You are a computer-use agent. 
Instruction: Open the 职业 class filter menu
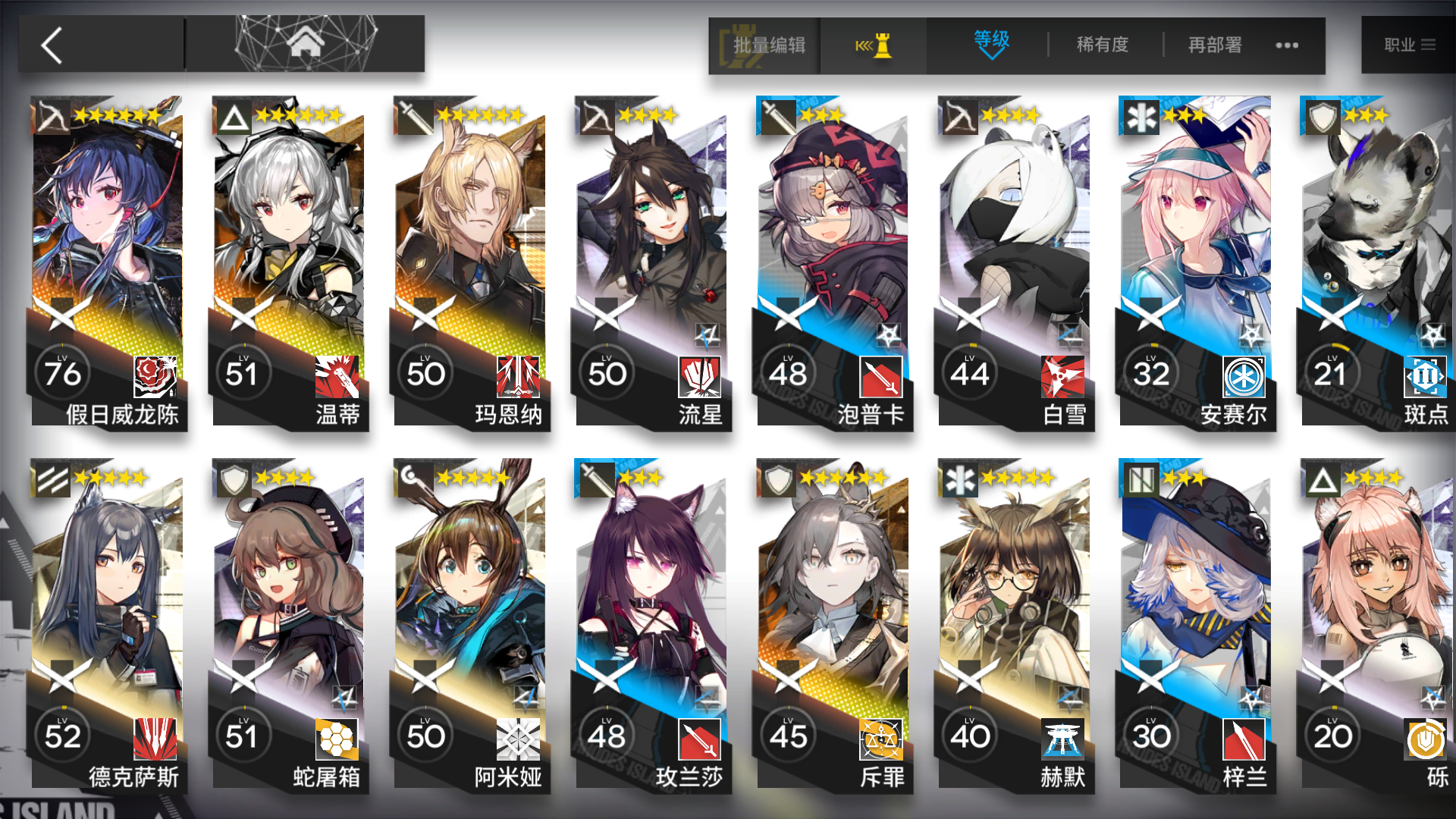1410,45
